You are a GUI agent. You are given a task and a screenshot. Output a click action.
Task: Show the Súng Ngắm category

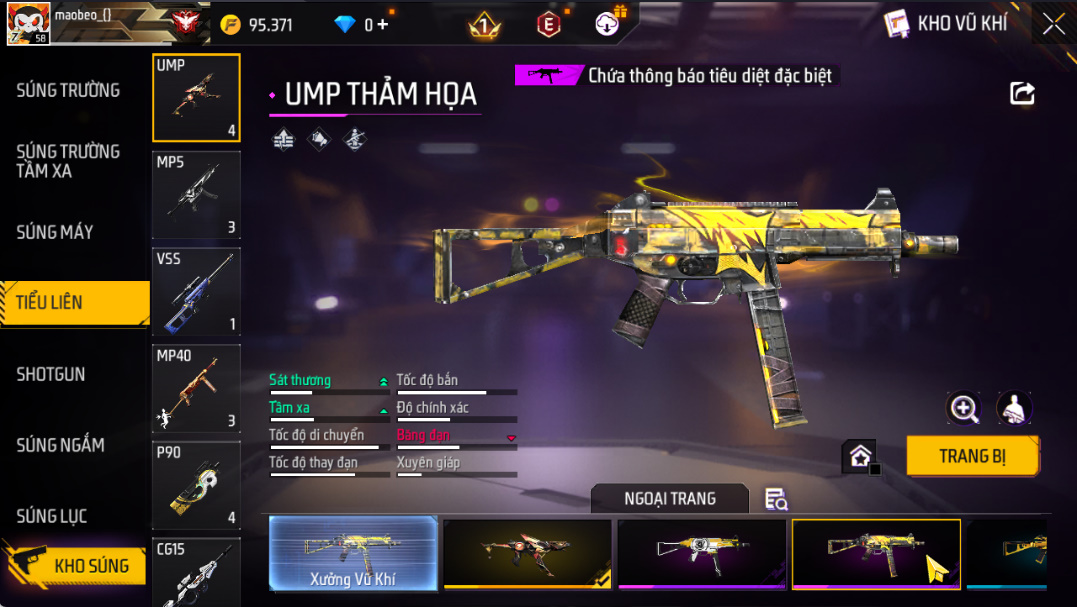click(x=60, y=445)
